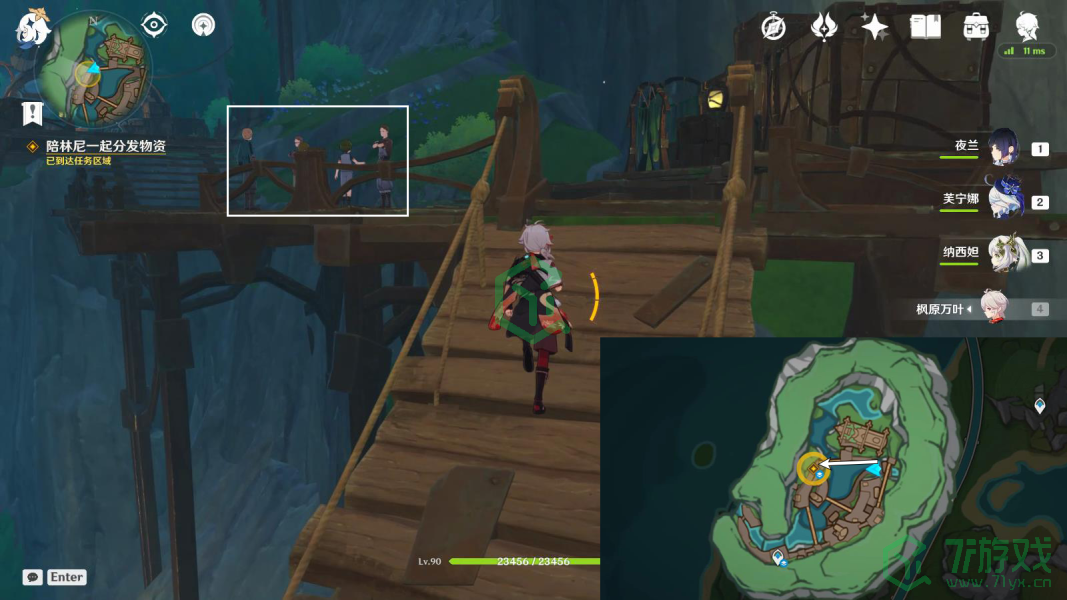Open the adventurer handbook book icon

925,27
